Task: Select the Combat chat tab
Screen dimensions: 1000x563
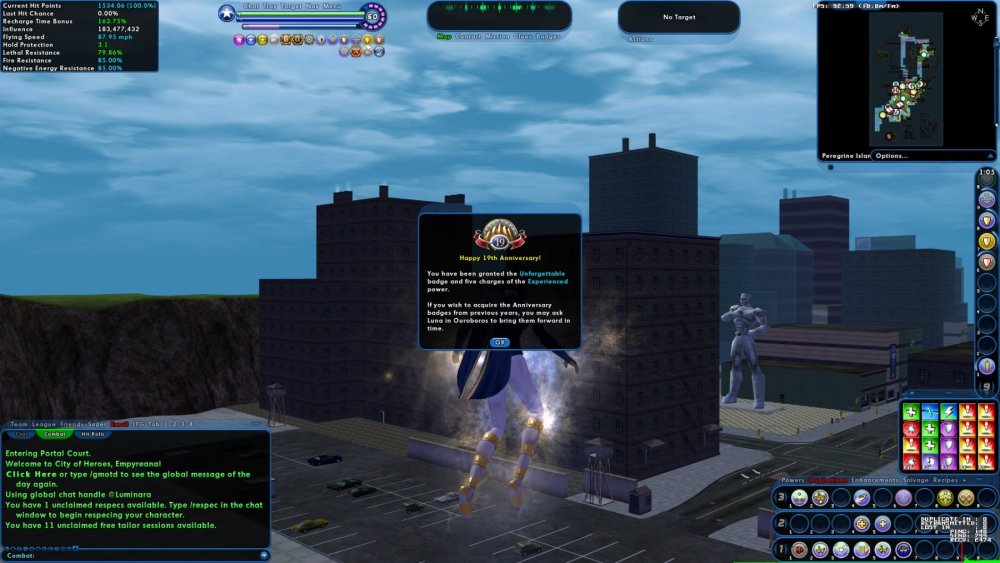Action: (56, 434)
